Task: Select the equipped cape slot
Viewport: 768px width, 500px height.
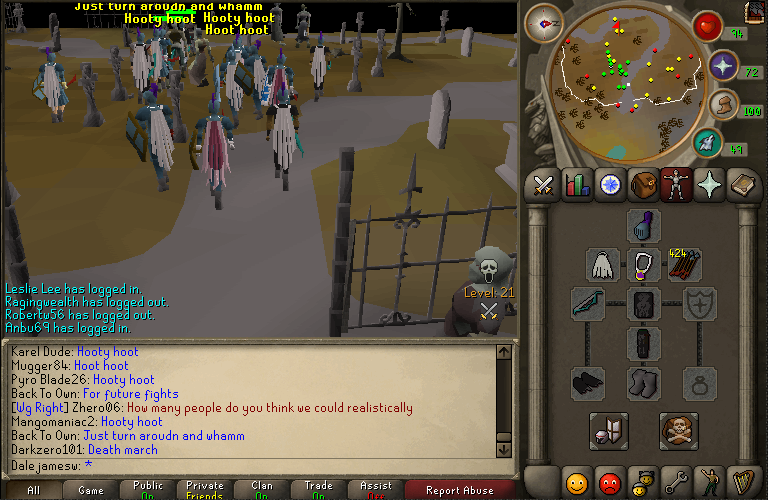Action: coord(602,265)
